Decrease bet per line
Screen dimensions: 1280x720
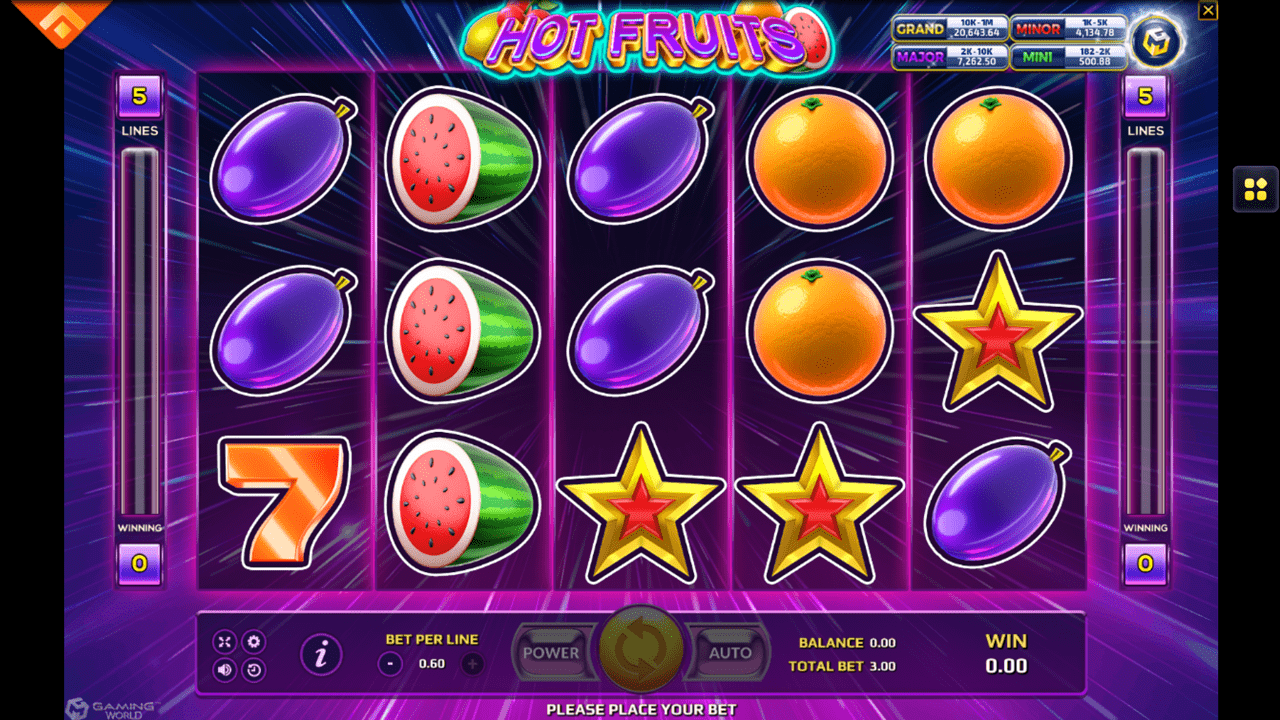pos(389,661)
